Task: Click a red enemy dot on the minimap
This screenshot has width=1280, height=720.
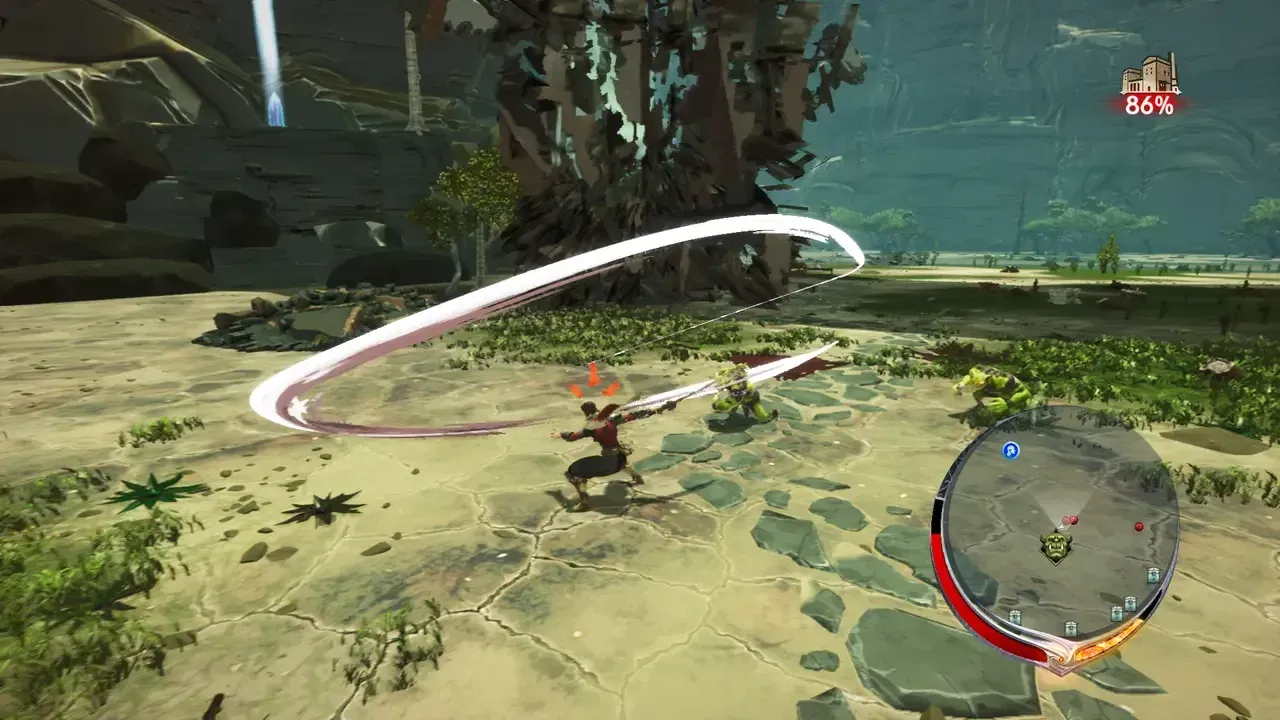Action: tap(1139, 526)
